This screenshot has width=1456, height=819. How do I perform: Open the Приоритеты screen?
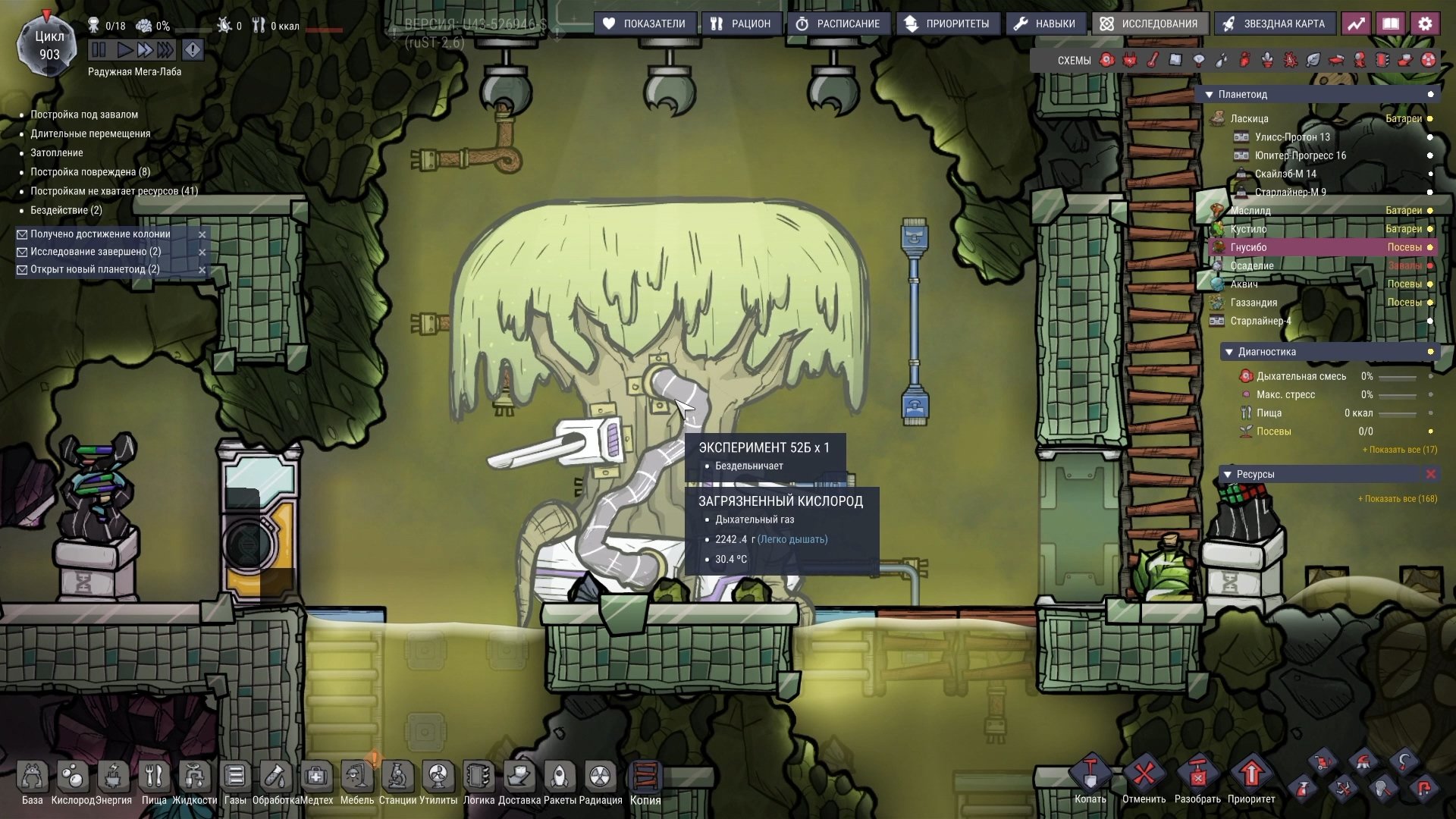(x=947, y=24)
